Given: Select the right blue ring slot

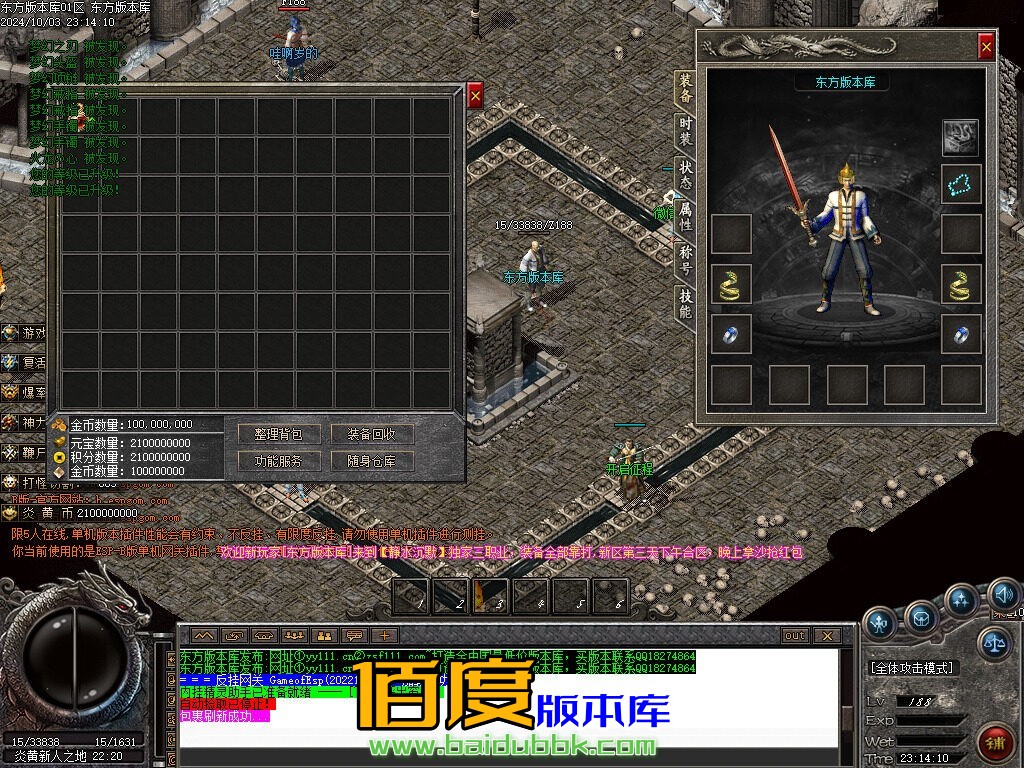Looking at the screenshot, I should [x=961, y=335].
